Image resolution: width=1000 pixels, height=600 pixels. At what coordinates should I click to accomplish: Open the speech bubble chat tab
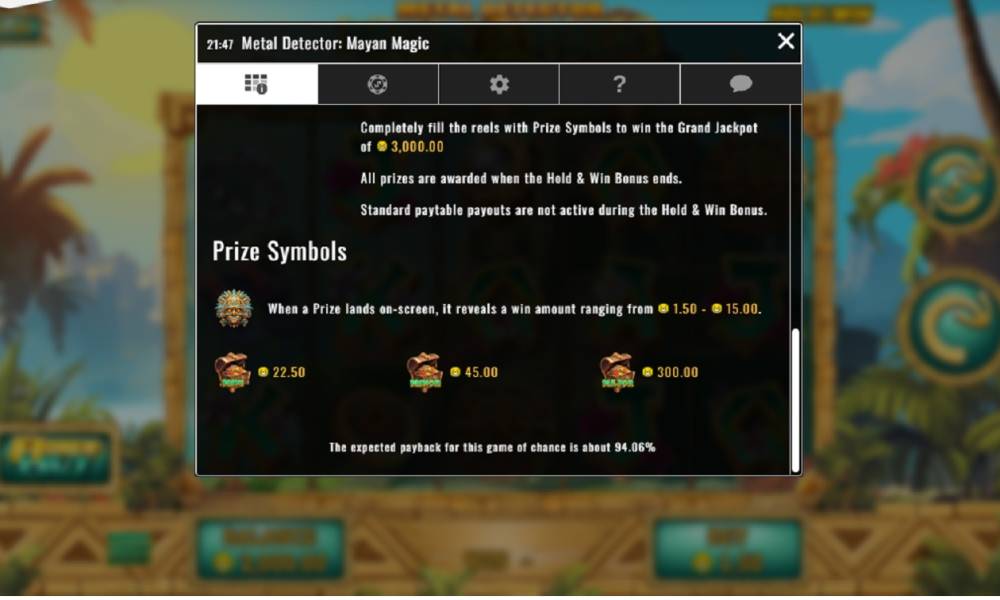point(741,84)
